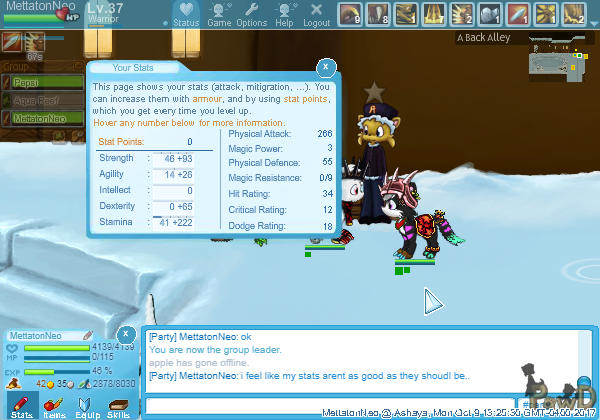Select party member Pepsi in the group list
This screenshot has height=420, width=600.
coord(40,82)
